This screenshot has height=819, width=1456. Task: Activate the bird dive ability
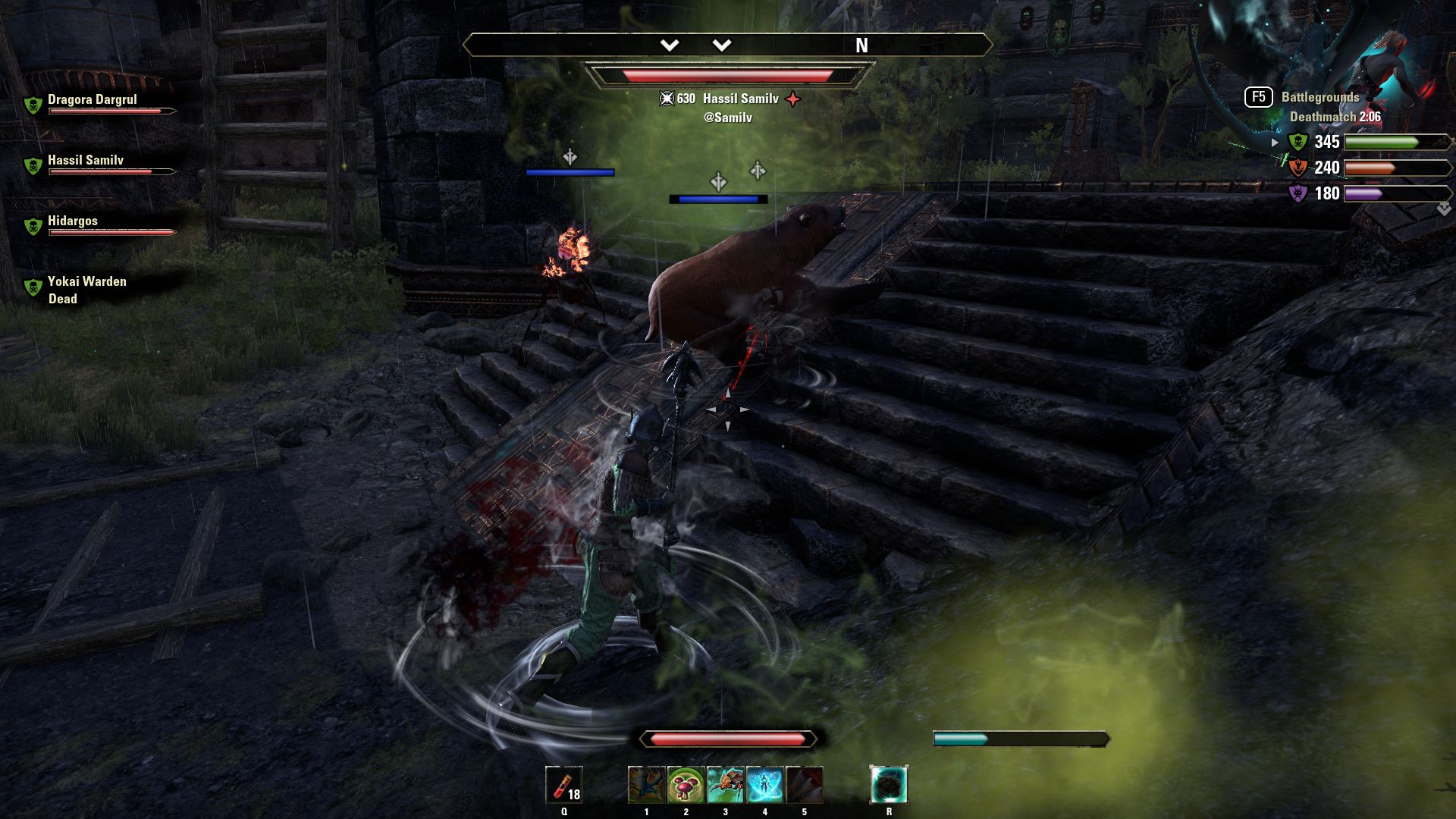point(646,784)
